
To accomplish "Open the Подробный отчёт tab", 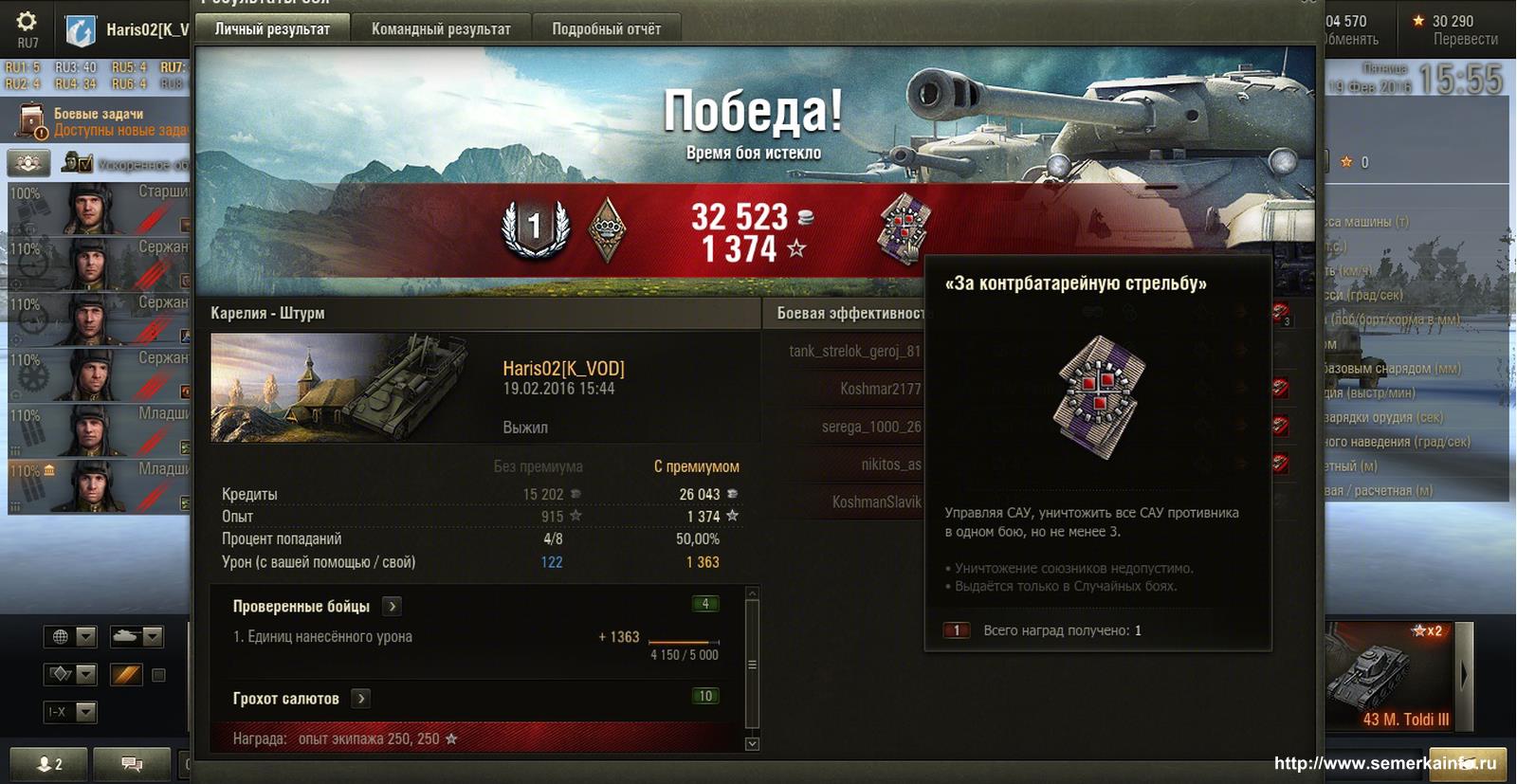I will (606, 29).
